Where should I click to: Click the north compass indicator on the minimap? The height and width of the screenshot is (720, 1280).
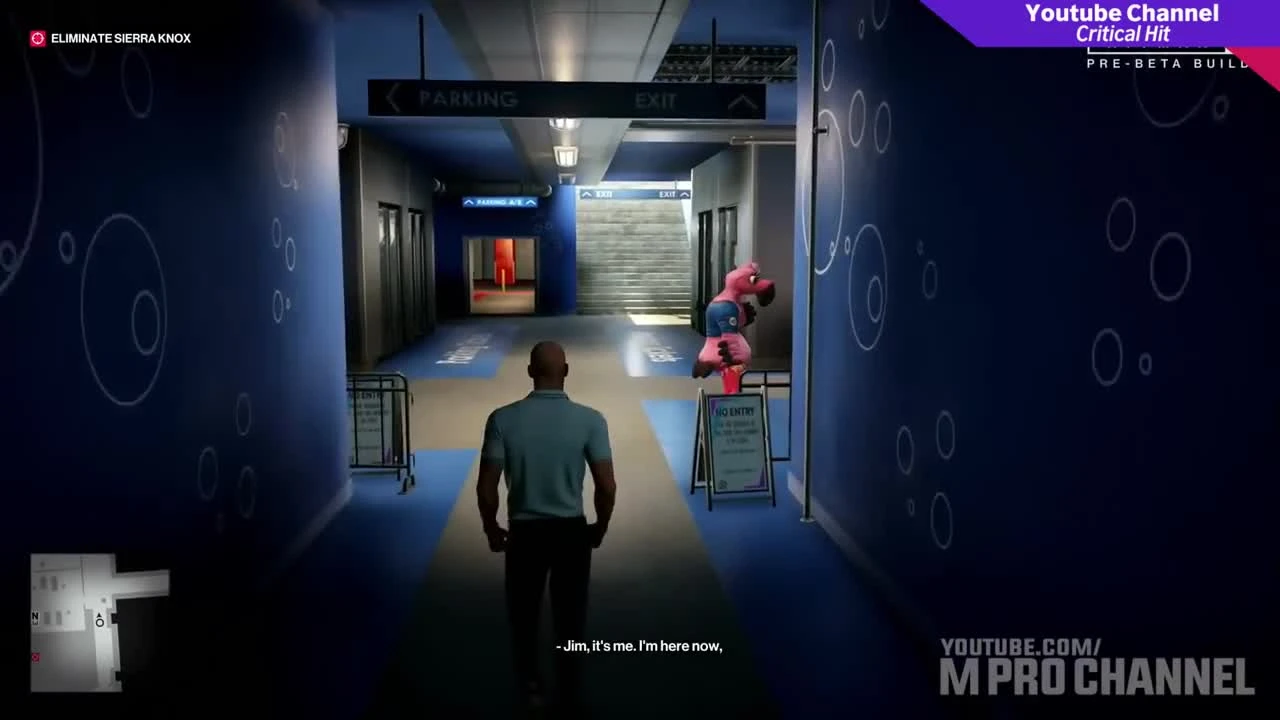(34, 616)
